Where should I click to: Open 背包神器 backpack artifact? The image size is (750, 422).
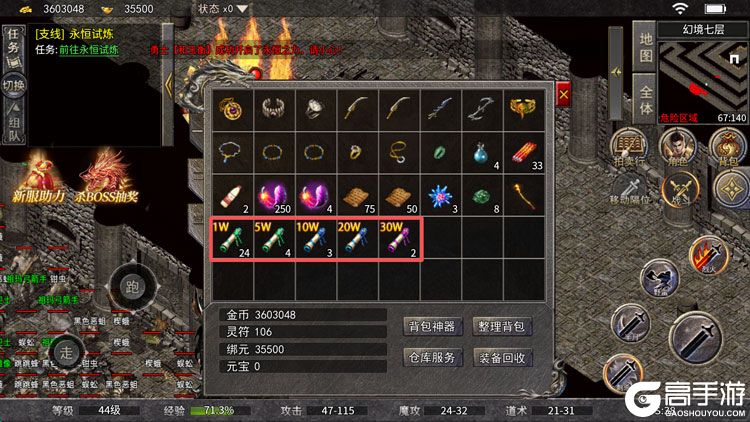point(432,326)
